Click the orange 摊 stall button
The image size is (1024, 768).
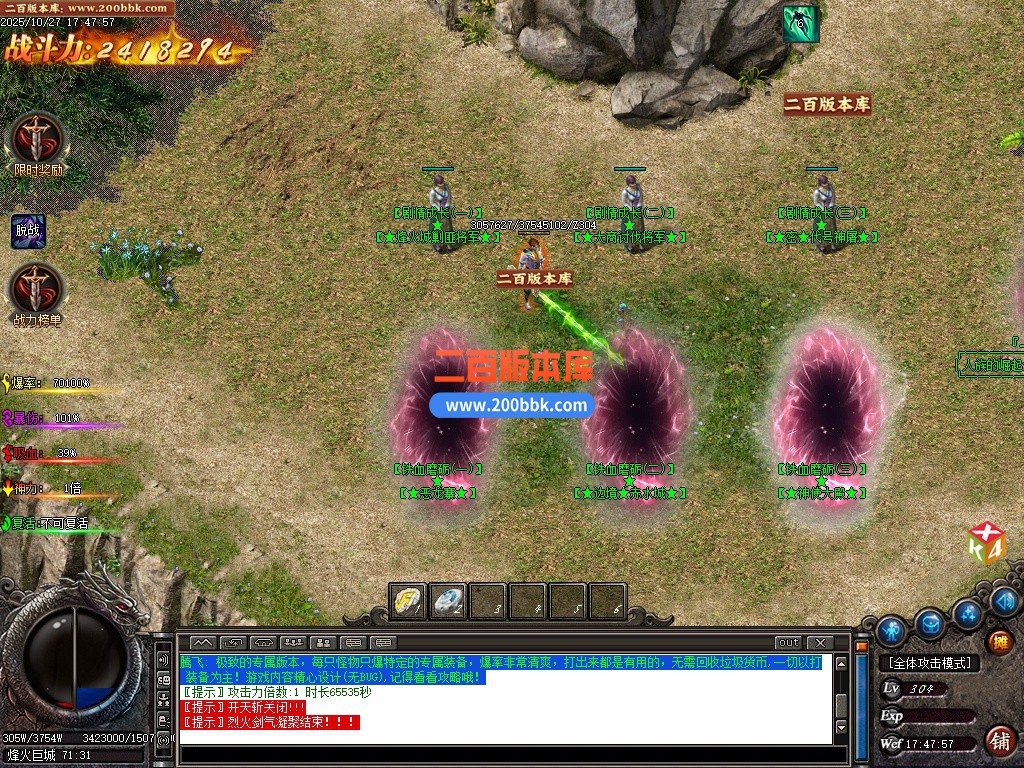(x=998, y=641)
